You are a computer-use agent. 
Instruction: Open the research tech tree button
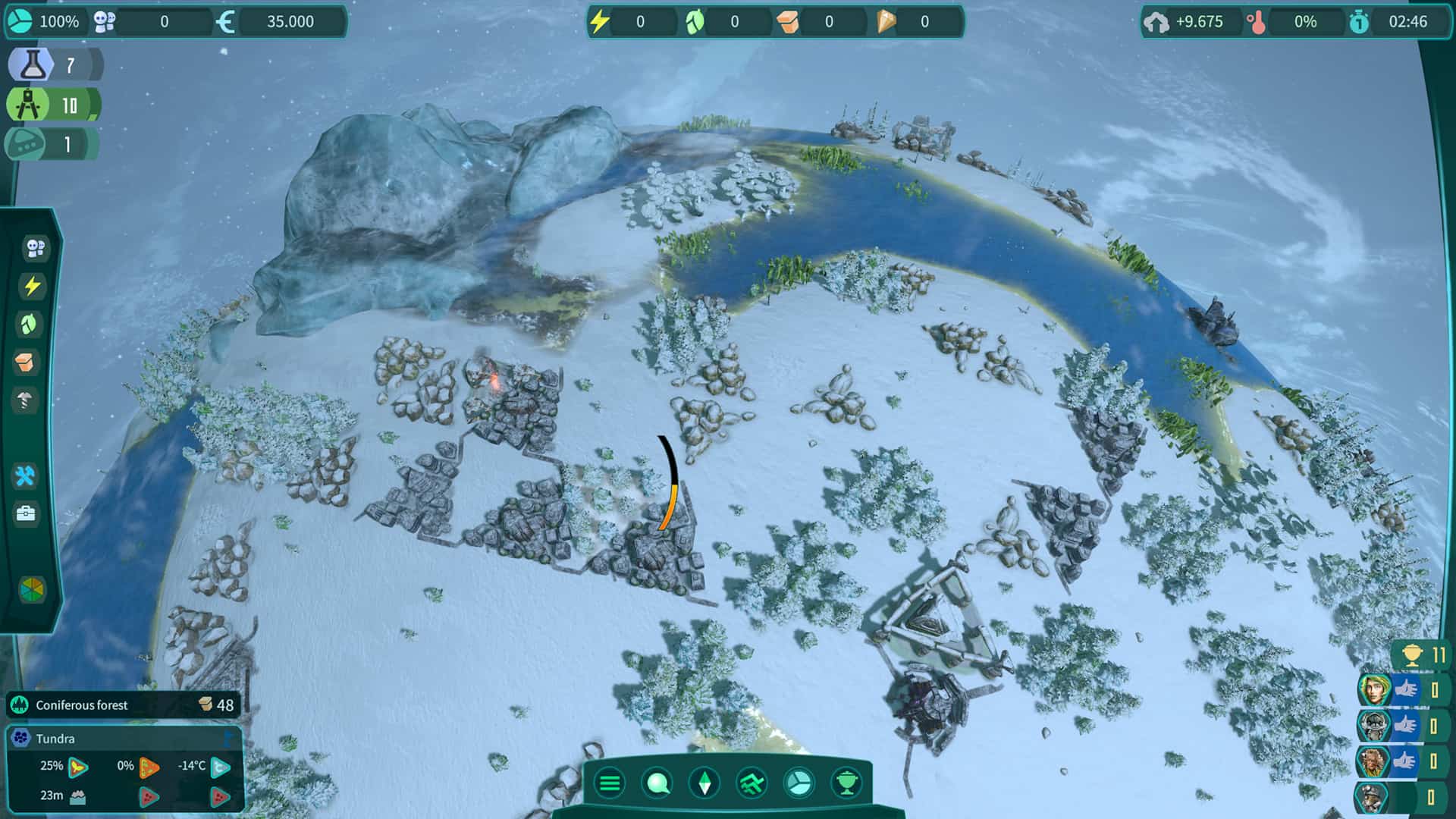[x=752, y=783]
